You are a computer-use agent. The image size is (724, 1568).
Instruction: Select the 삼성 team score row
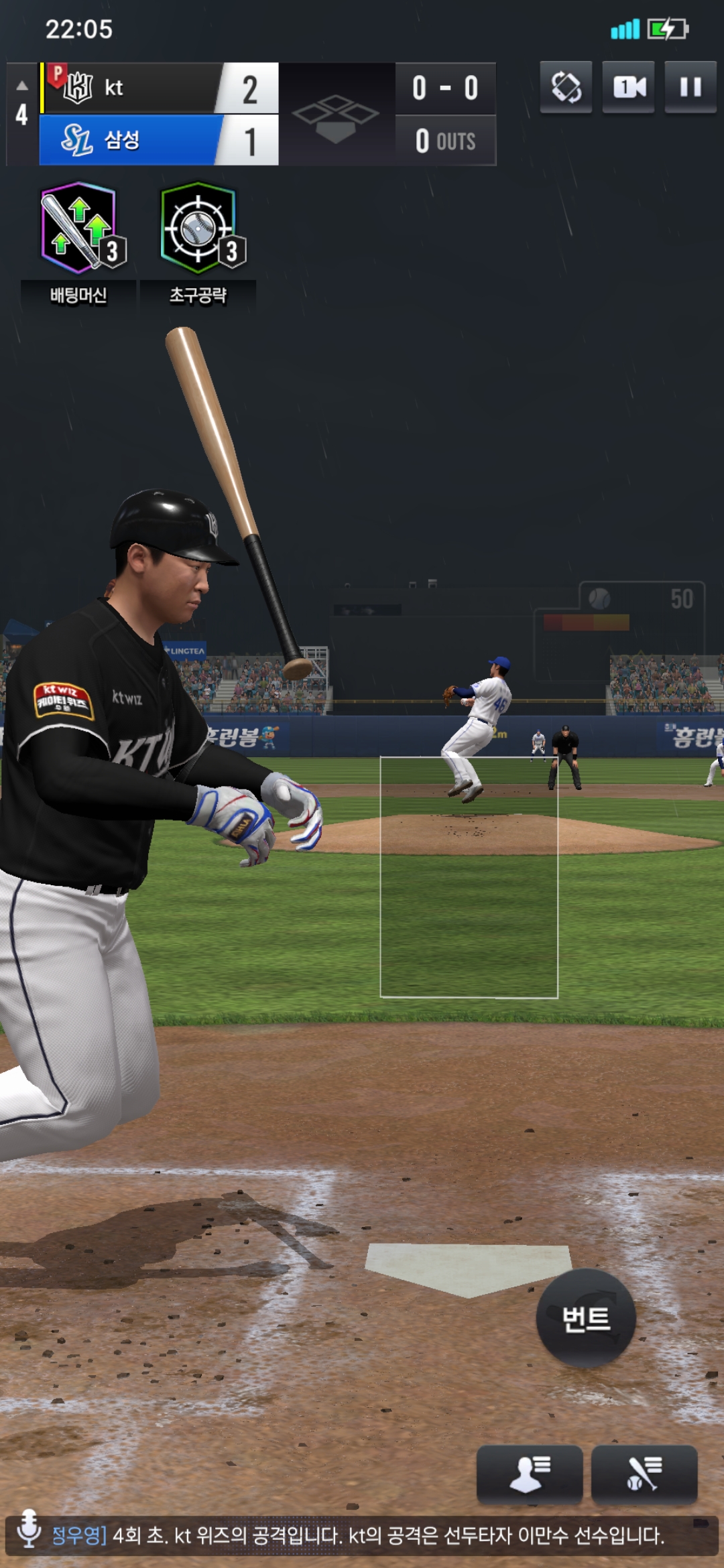(159, 140)
